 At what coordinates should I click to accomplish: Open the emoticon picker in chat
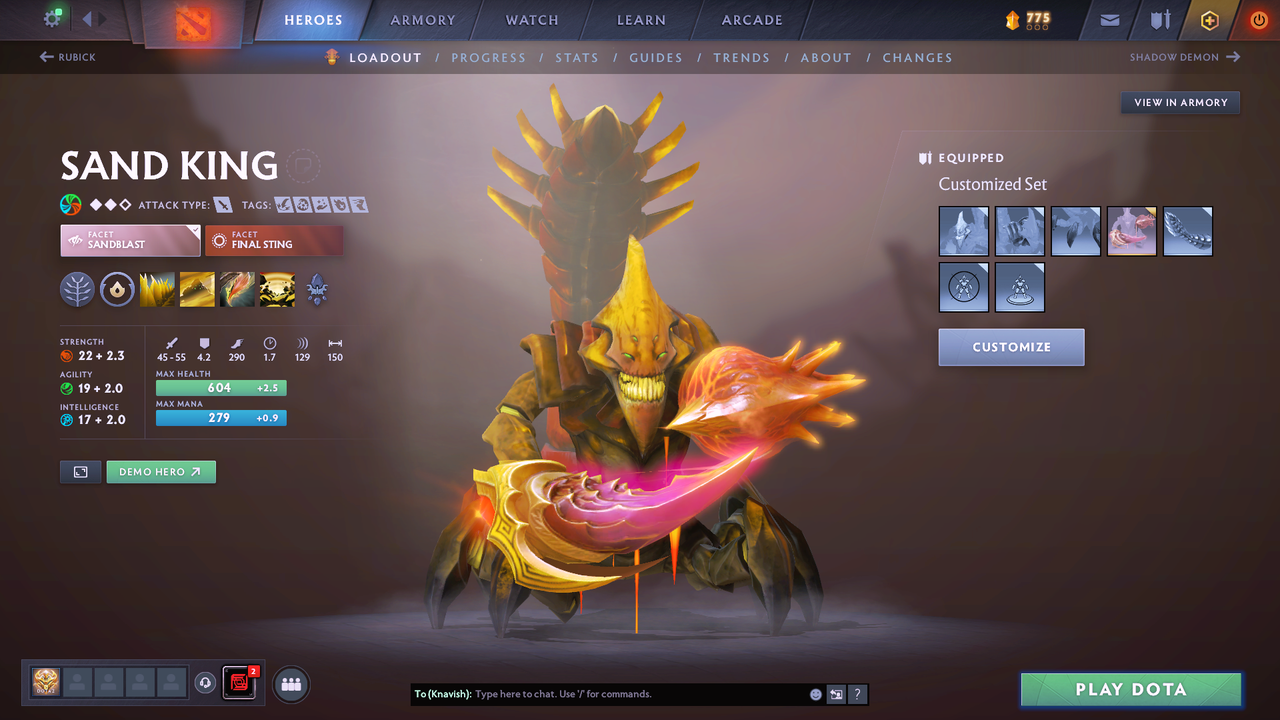(815, 694)
